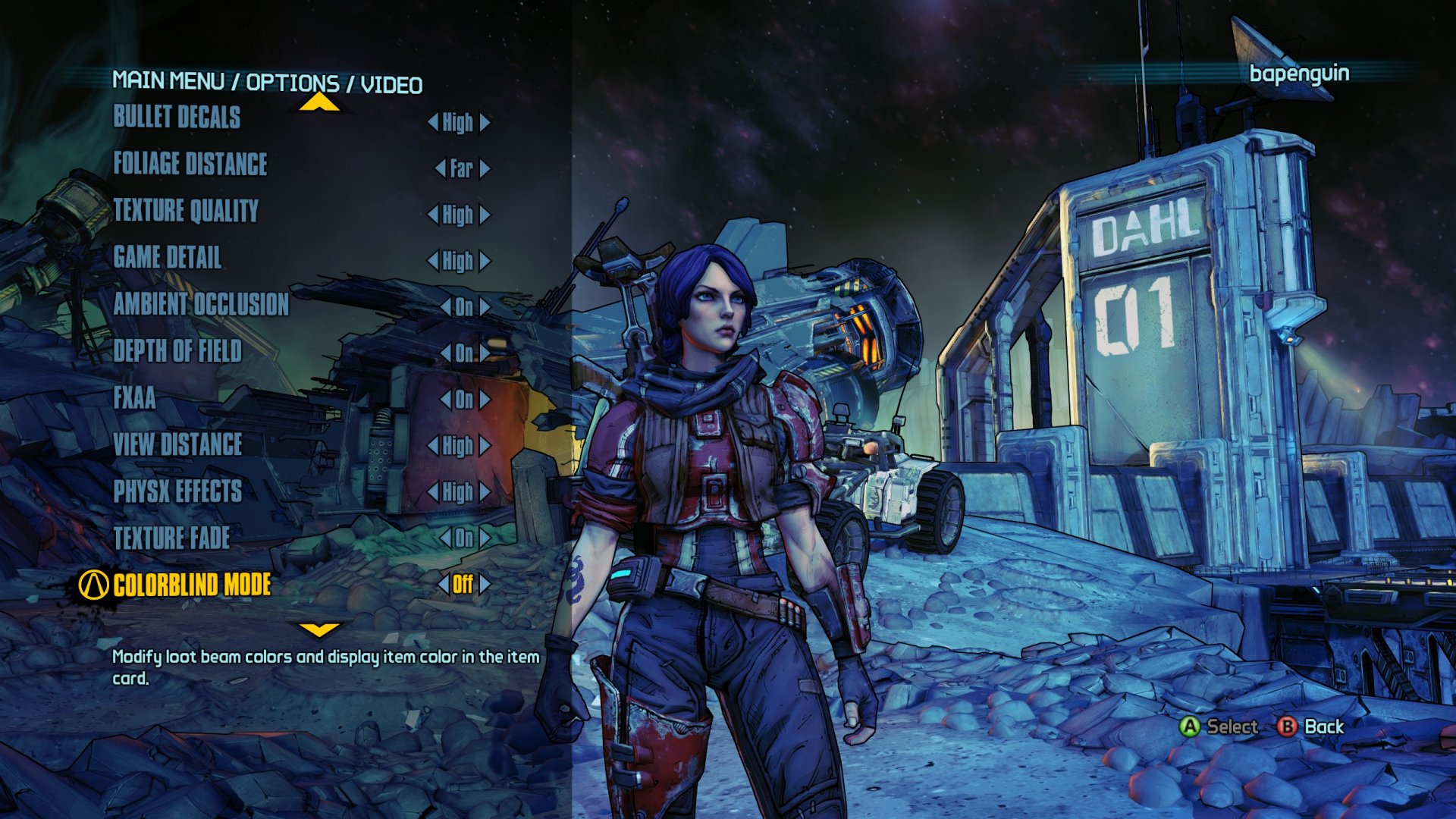The width and height of the screenshot is (1456, 819).
Task: Lower Texture Quality using left arrow
Action: coord(433,215)
